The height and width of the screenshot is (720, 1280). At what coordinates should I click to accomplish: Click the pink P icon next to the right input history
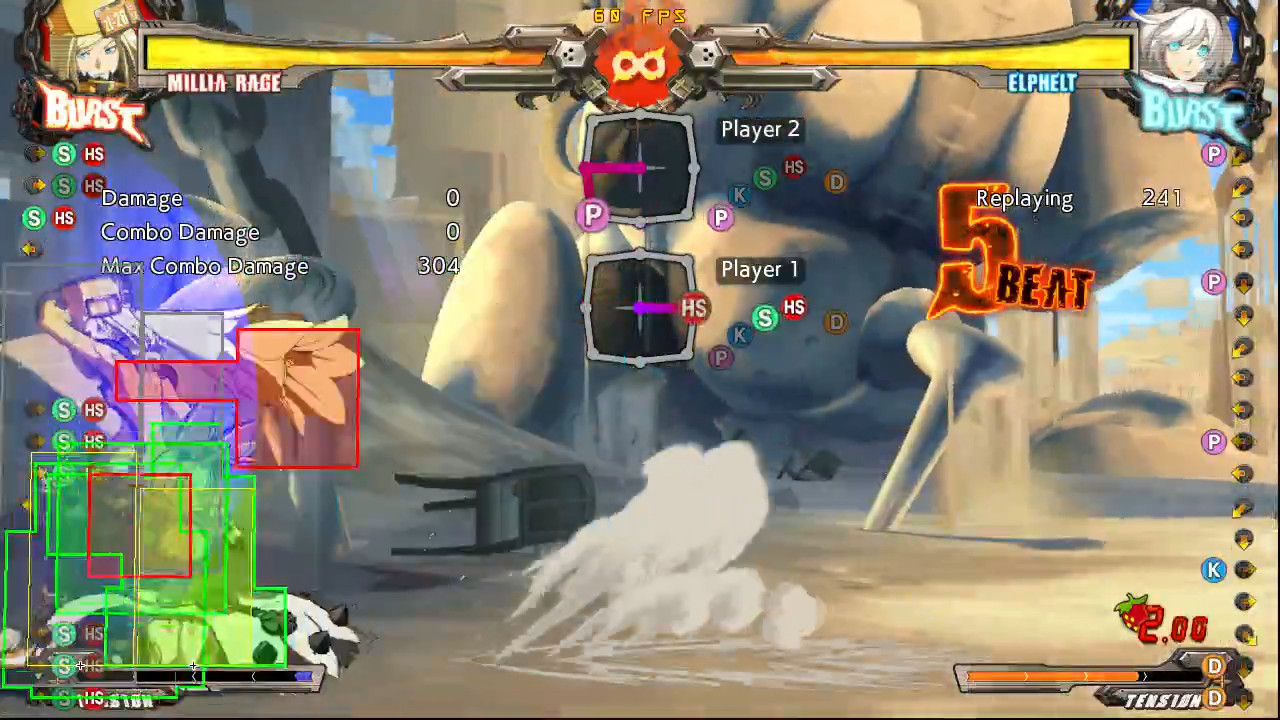(x=1213, y=154)
